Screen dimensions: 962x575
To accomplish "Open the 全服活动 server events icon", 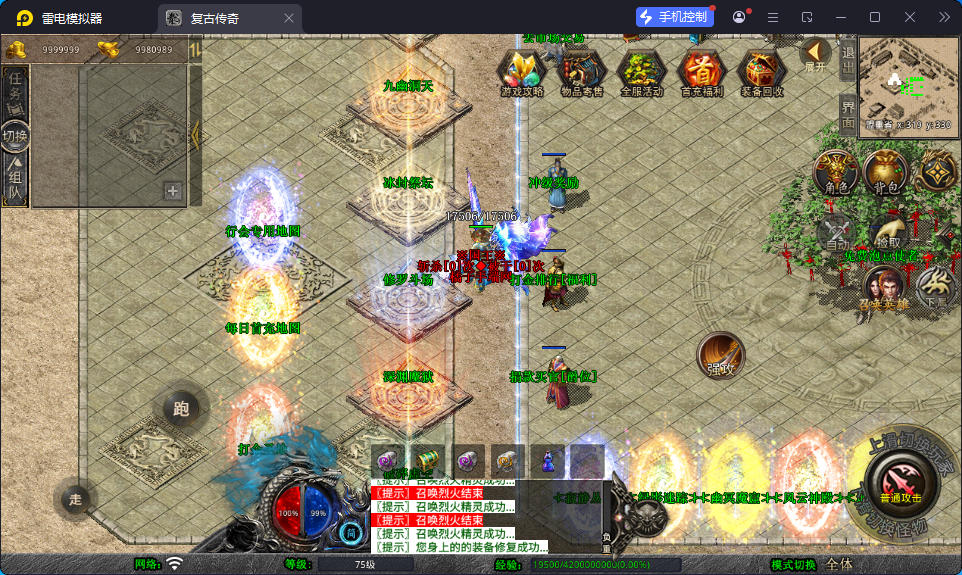I will click(x=641, y=71).
